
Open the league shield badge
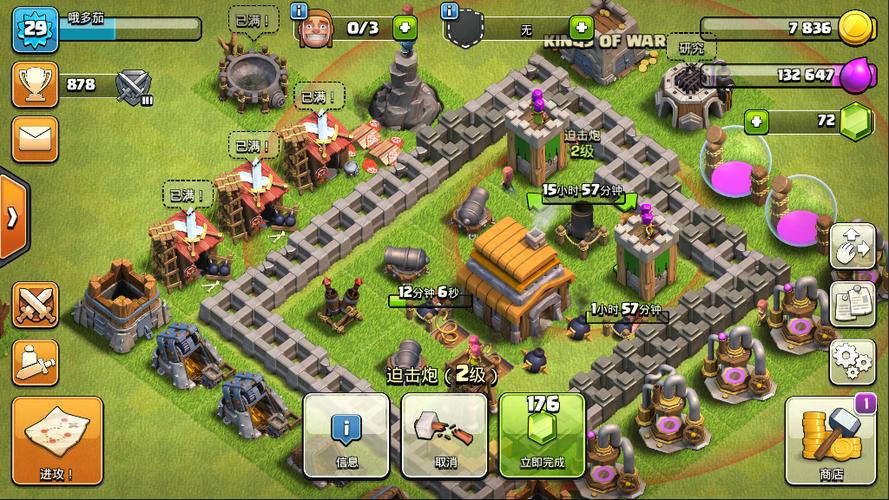point(133,85)
